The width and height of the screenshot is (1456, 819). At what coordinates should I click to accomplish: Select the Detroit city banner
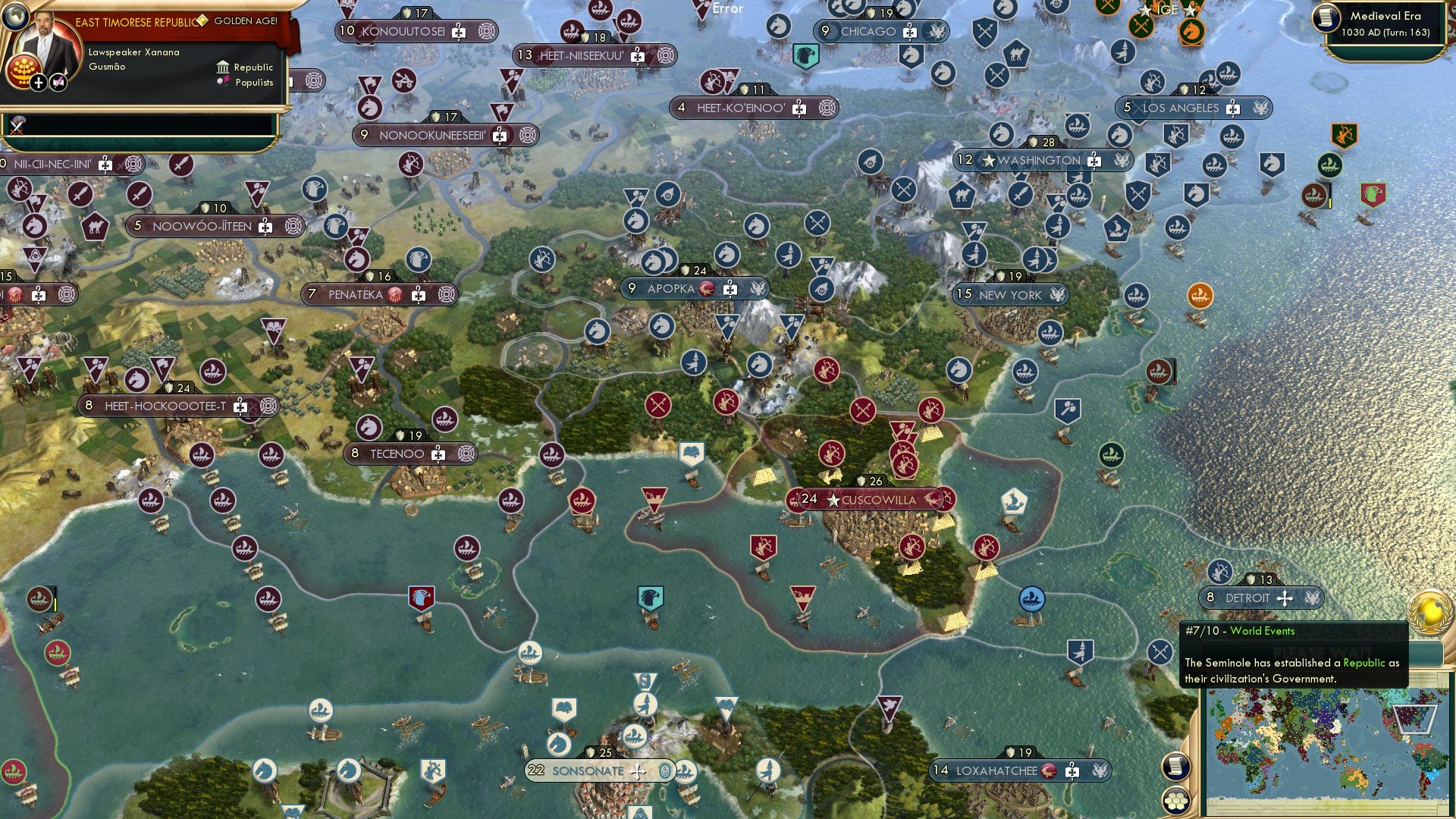click(1247, 598)
